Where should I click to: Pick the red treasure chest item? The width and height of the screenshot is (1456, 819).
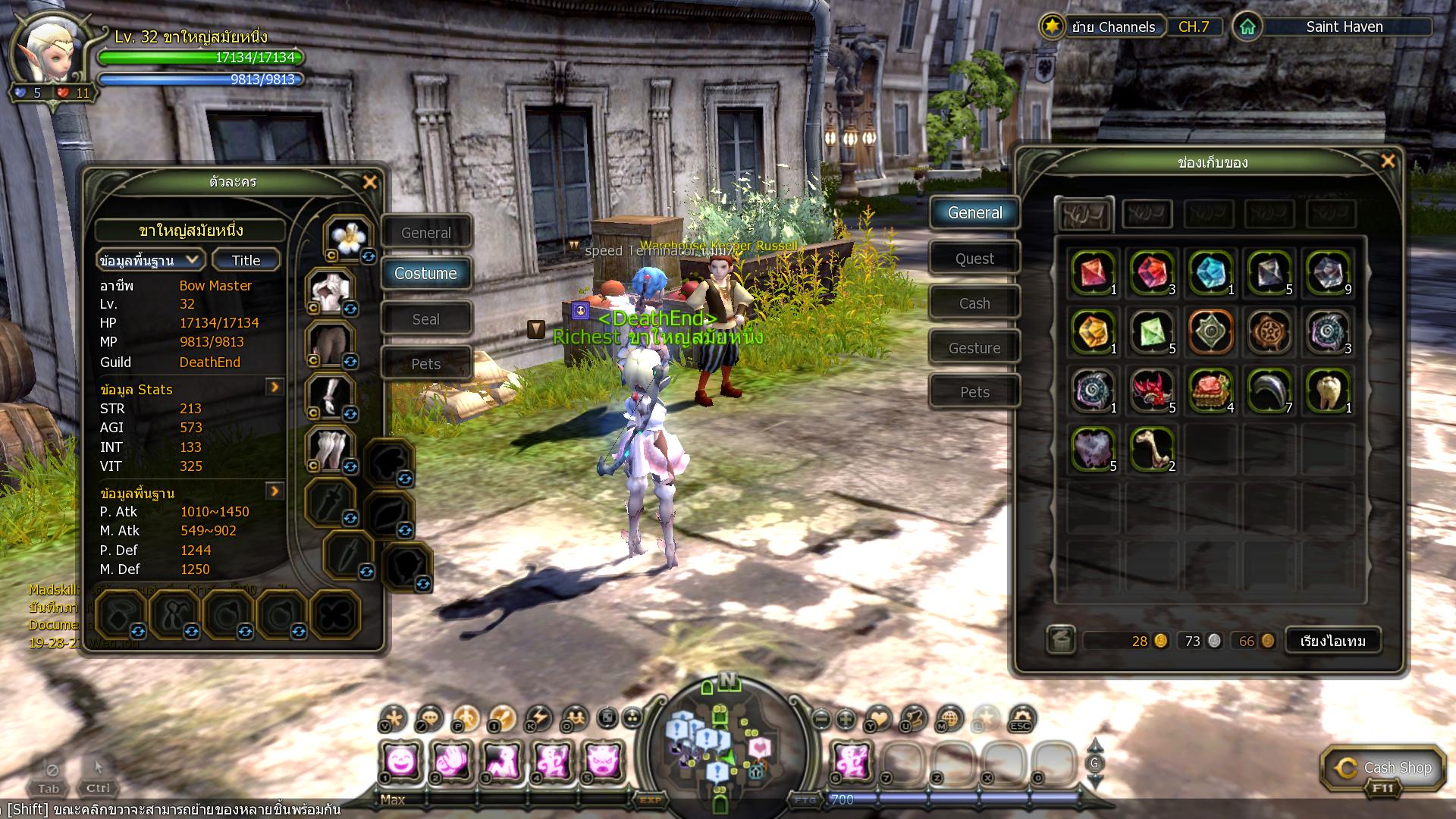(1210, 390)
